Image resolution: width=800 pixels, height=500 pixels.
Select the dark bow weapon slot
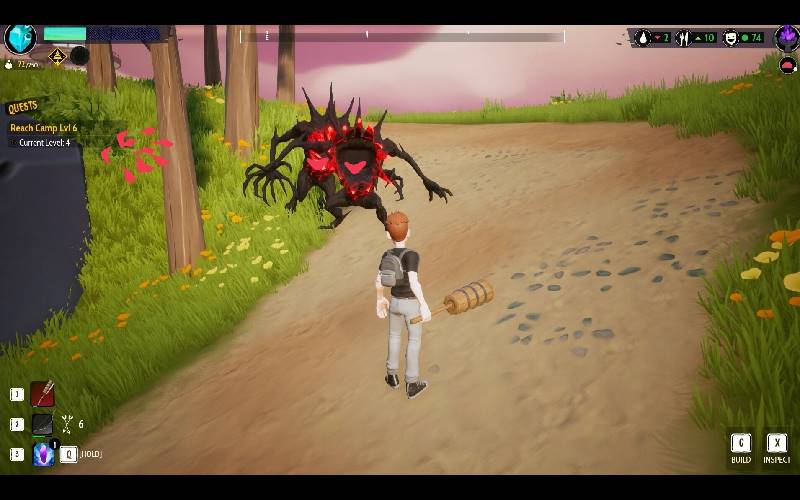pos(42,425)
